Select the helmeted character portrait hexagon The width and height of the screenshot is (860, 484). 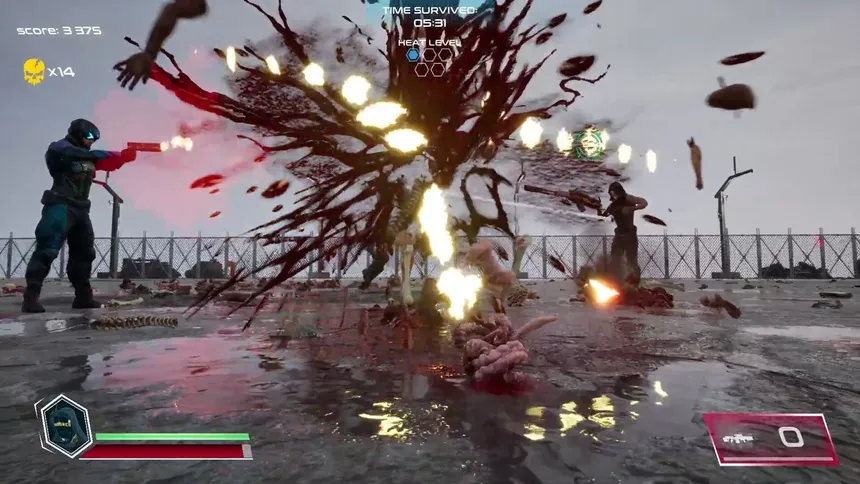tap(66, 427)
